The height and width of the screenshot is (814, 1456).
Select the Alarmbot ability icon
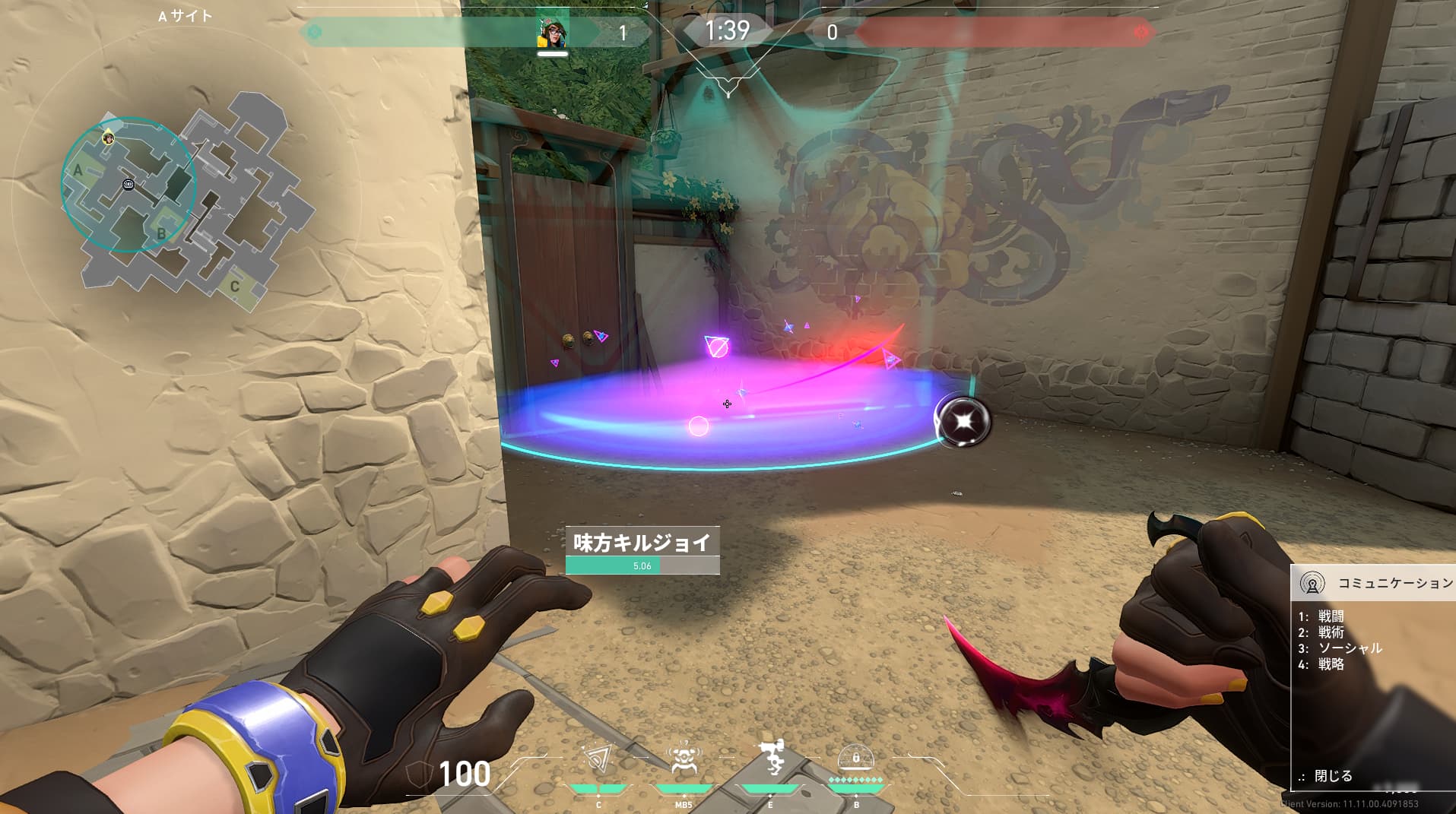pyautogui.click(x=684, y=760)
